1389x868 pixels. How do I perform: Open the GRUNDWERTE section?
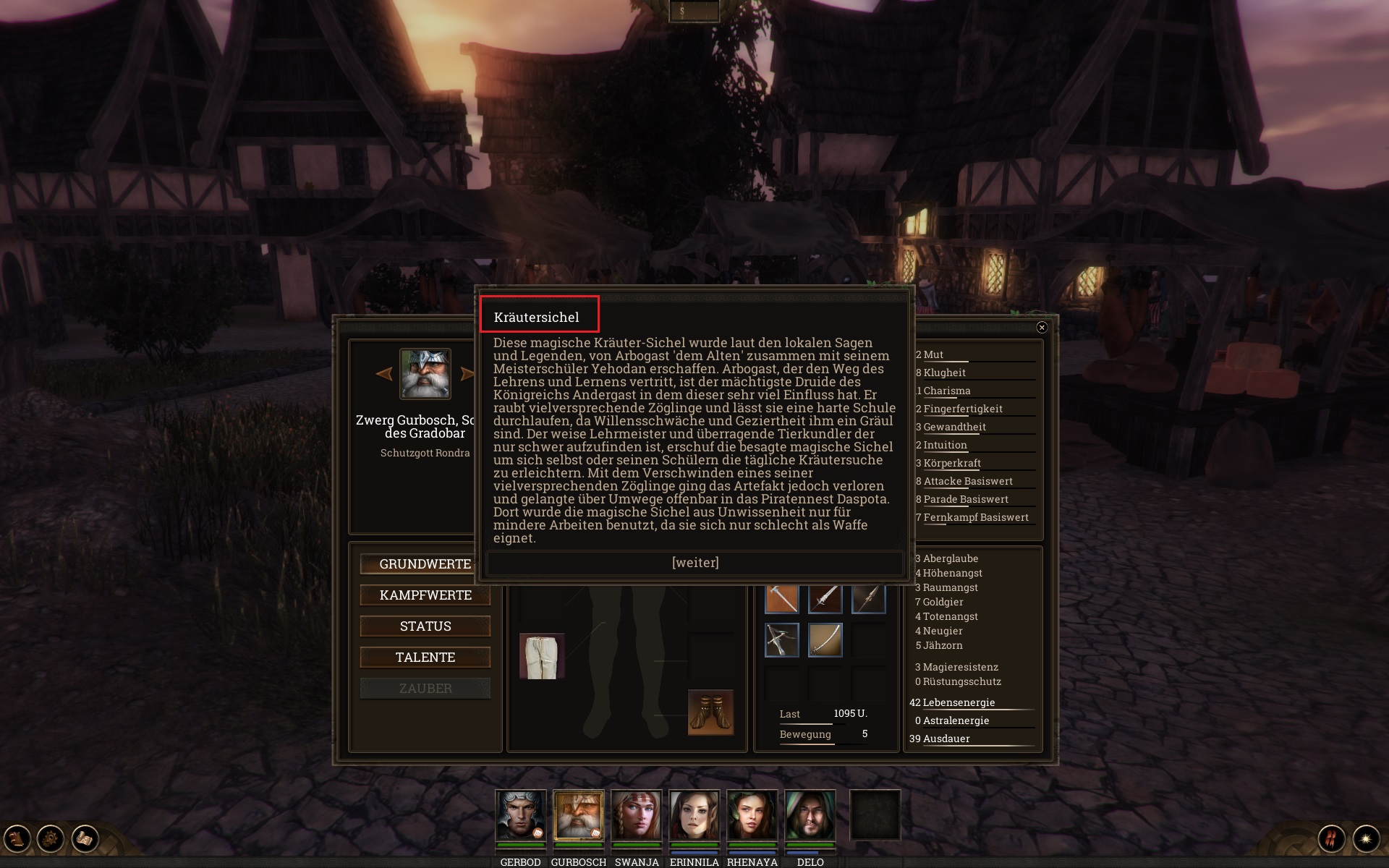point(425,564)
